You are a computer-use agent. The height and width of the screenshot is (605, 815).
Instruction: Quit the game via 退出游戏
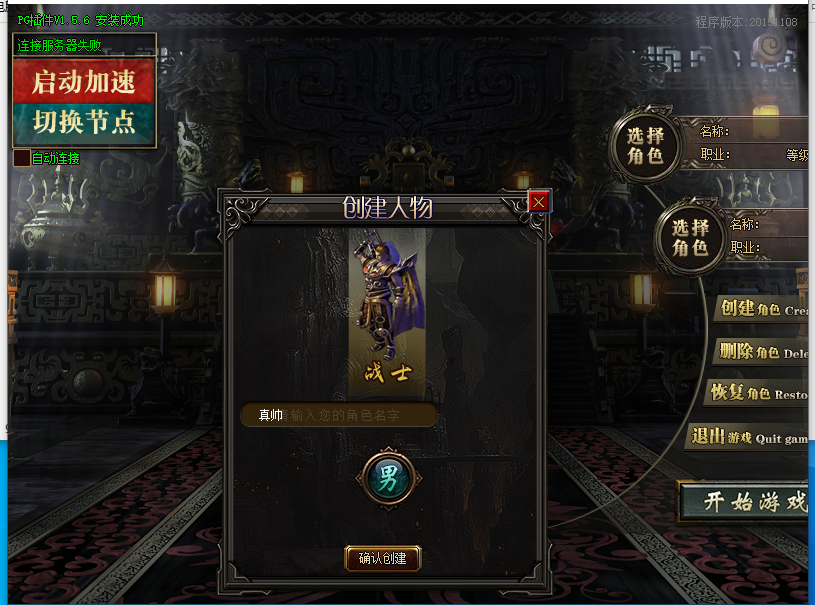coord(748,437)
